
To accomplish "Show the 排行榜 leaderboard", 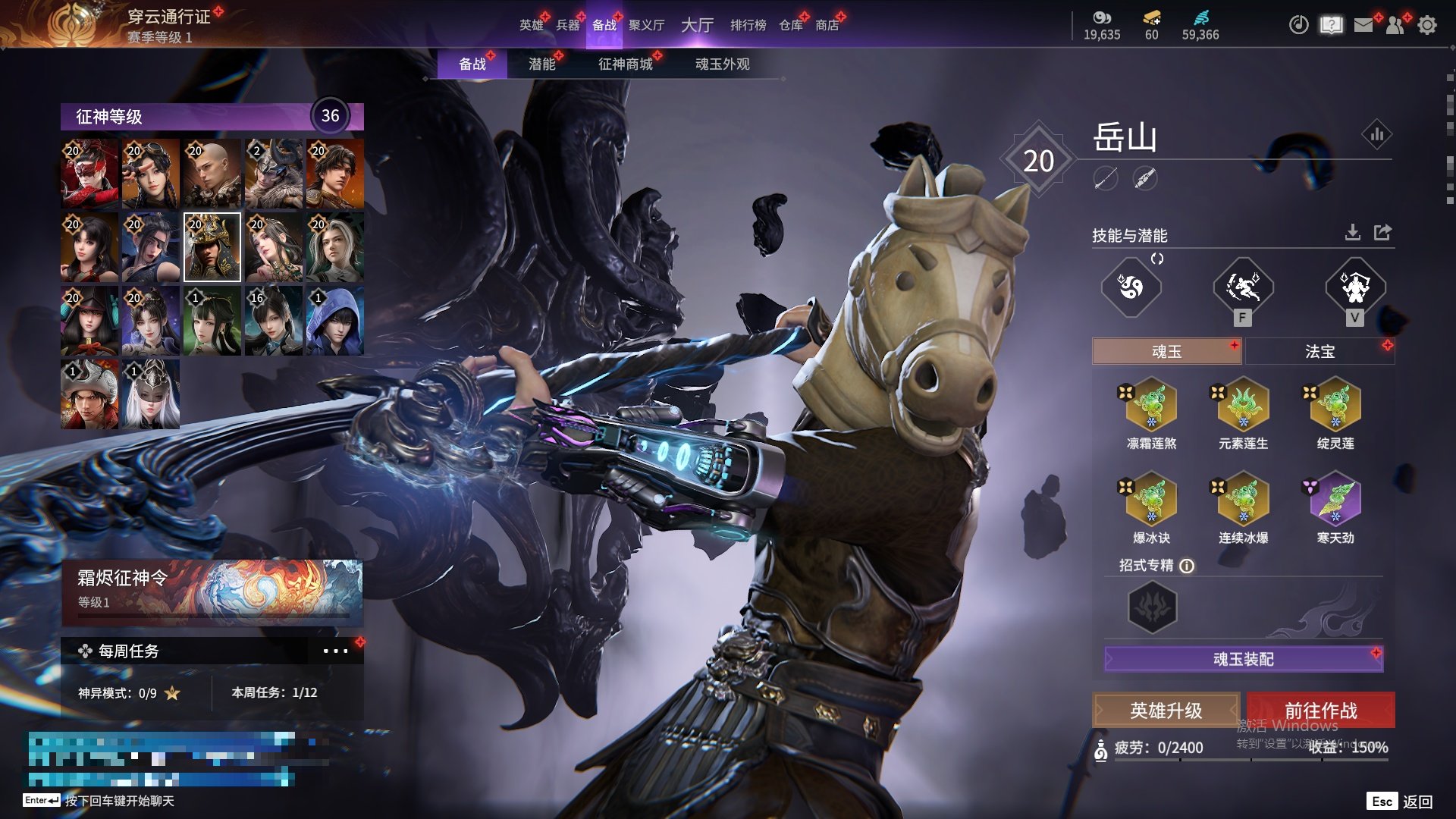I will (x=748, y=25).
